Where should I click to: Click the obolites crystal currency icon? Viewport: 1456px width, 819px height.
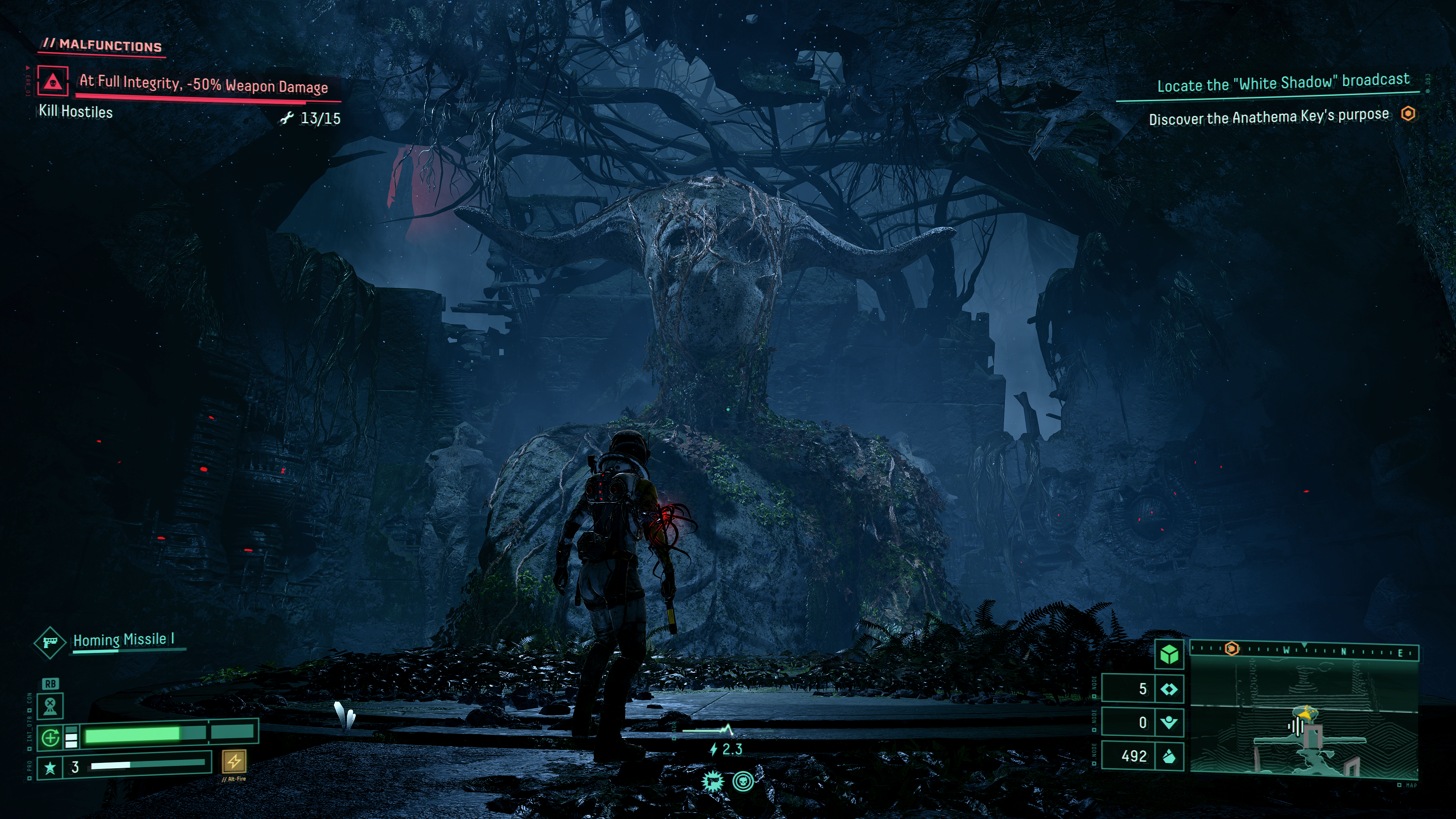click(x=1169, y=756)
